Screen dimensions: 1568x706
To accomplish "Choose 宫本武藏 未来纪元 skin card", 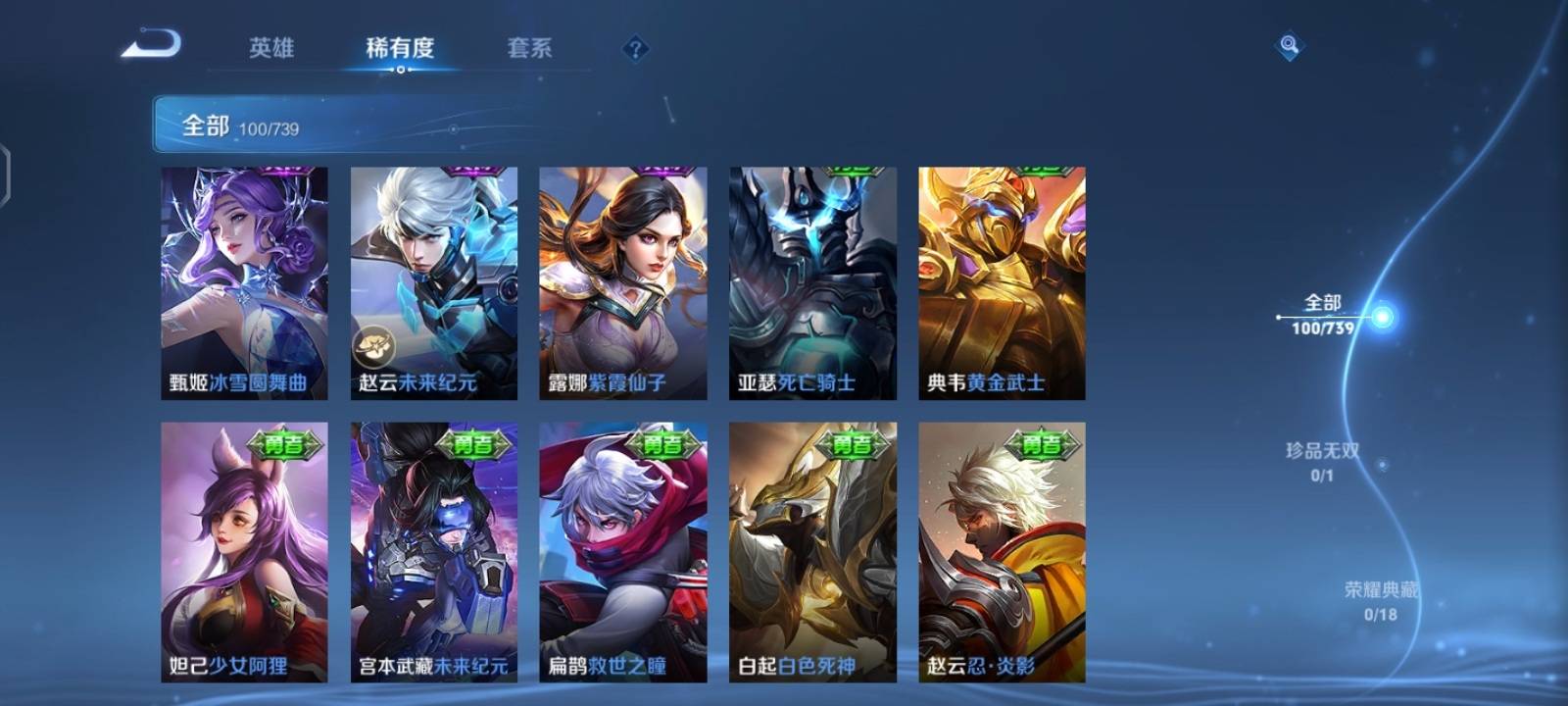I will [x=434, y=551].
